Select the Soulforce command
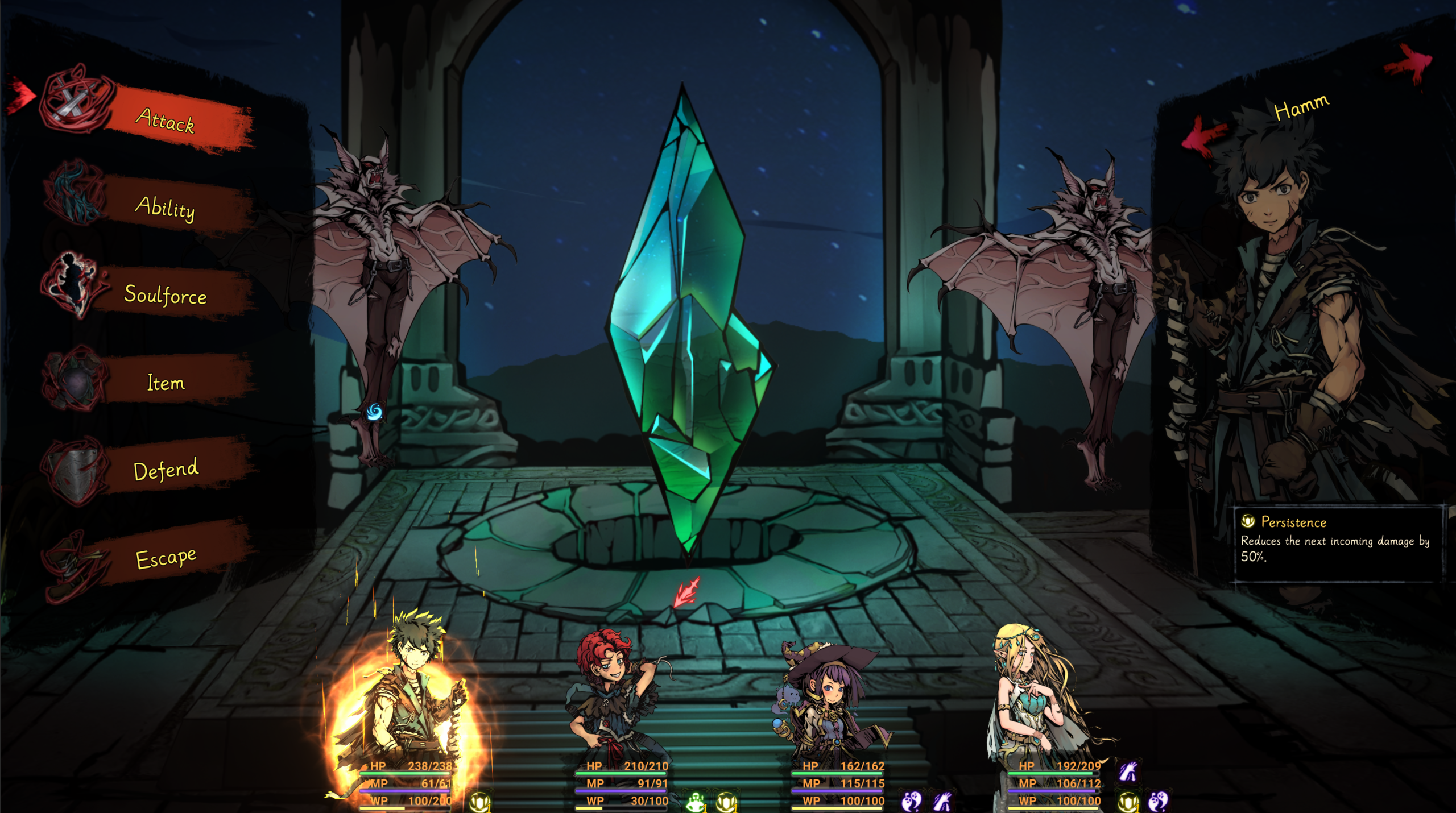 coord(165,295)
